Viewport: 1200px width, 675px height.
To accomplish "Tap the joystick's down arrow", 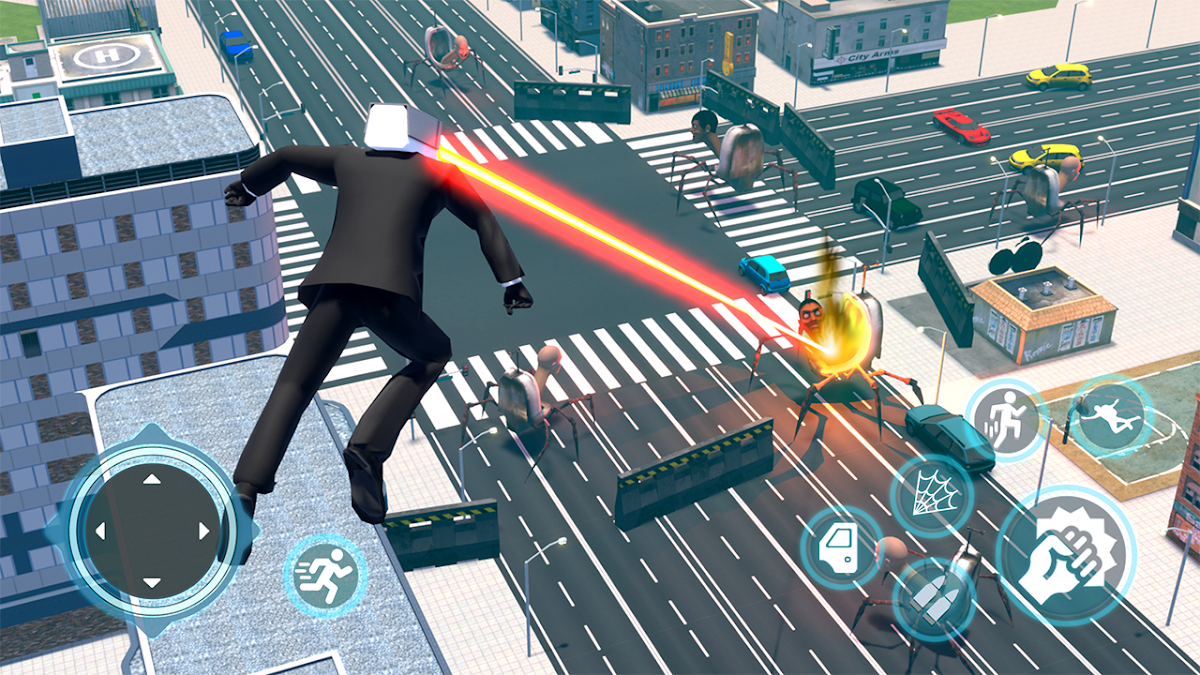I will coord(151,582).
